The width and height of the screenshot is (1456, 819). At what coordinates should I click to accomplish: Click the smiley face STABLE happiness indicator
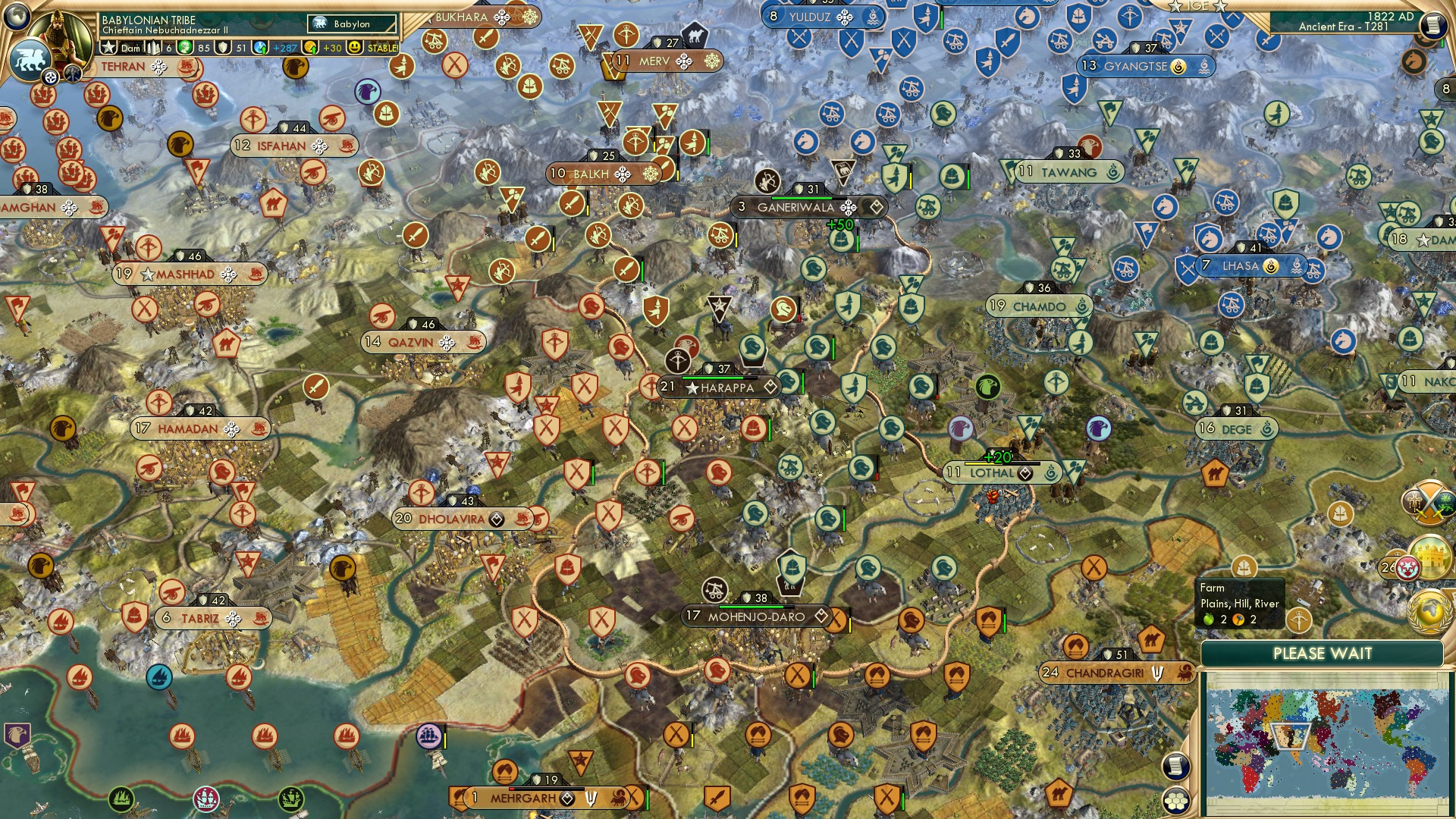355,47
